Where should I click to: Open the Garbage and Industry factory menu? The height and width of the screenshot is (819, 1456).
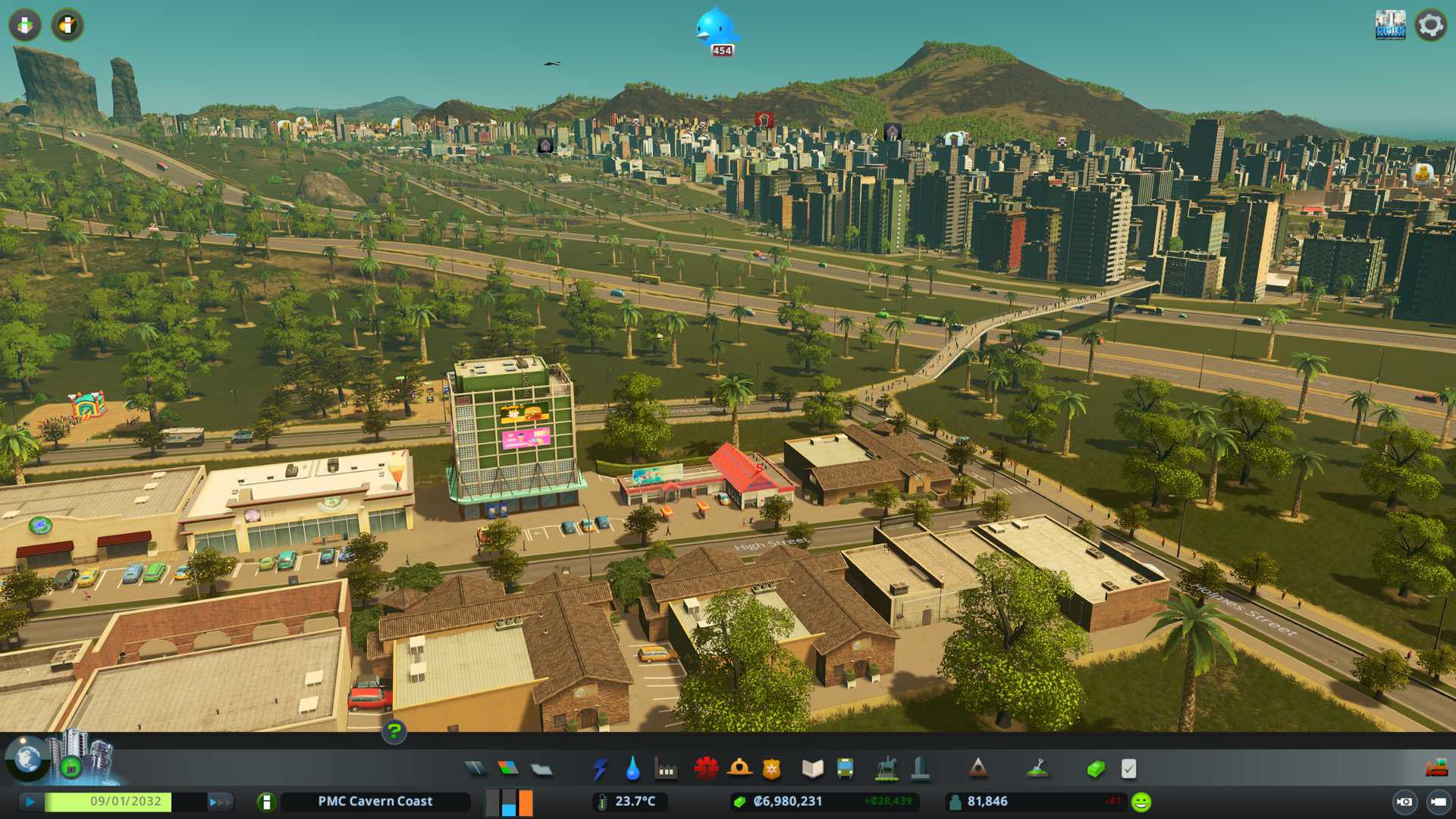click(666, 769)
